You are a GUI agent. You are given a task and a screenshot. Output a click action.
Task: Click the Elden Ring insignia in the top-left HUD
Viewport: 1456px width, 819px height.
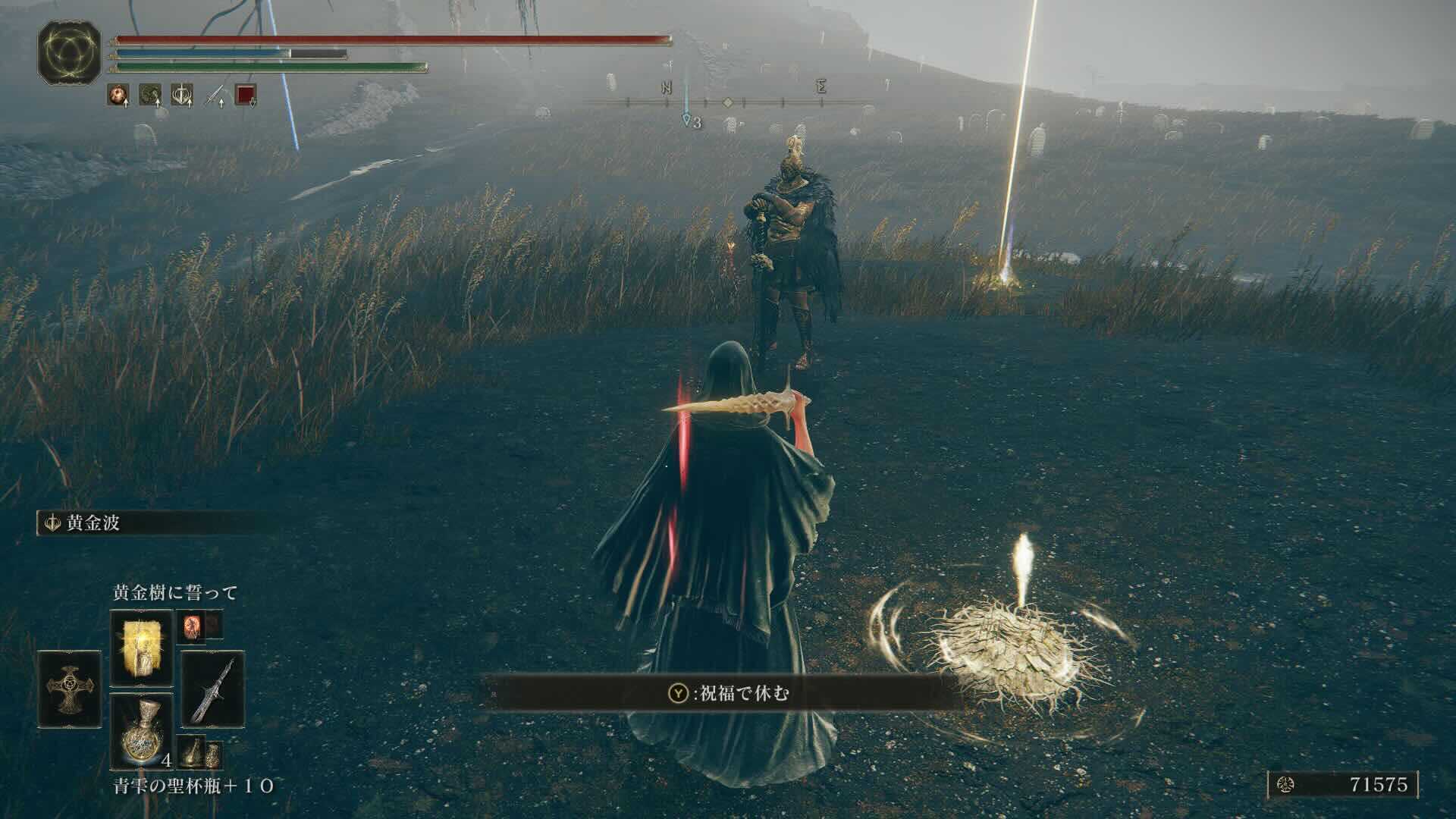click(x=70, y=52)
